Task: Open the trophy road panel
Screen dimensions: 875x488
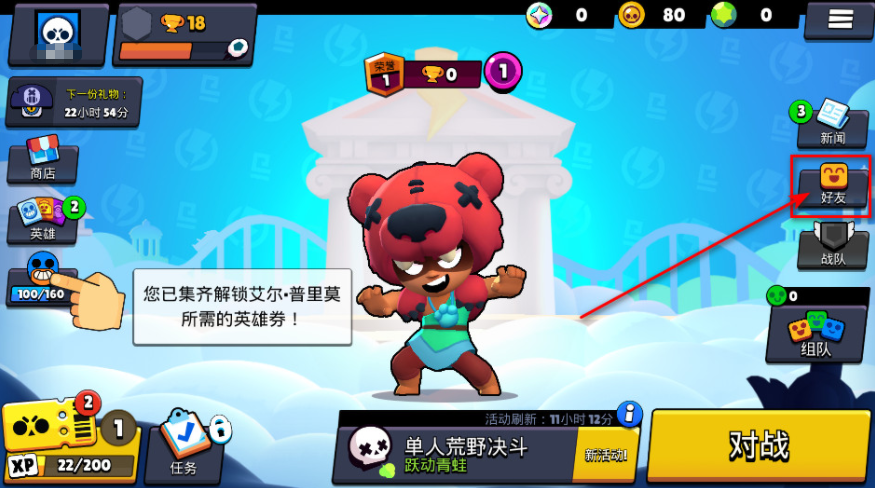Action: coord(185,33)
